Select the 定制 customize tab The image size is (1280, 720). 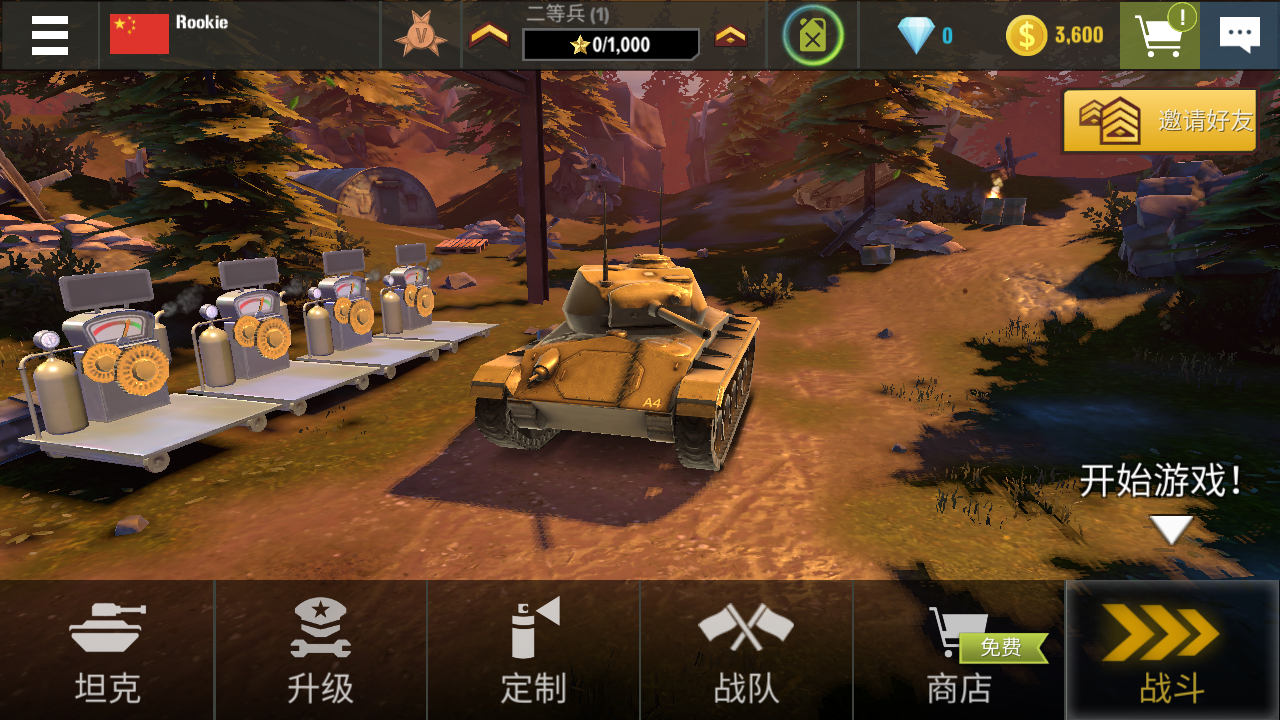click(x=533, y=650)
